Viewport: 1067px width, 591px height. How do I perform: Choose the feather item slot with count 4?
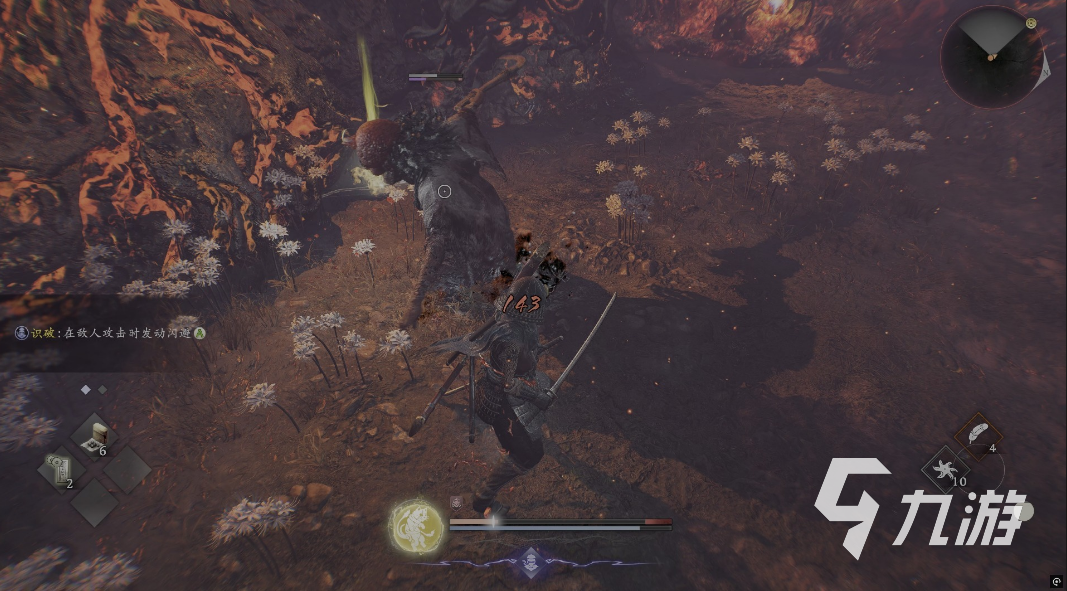977,434
